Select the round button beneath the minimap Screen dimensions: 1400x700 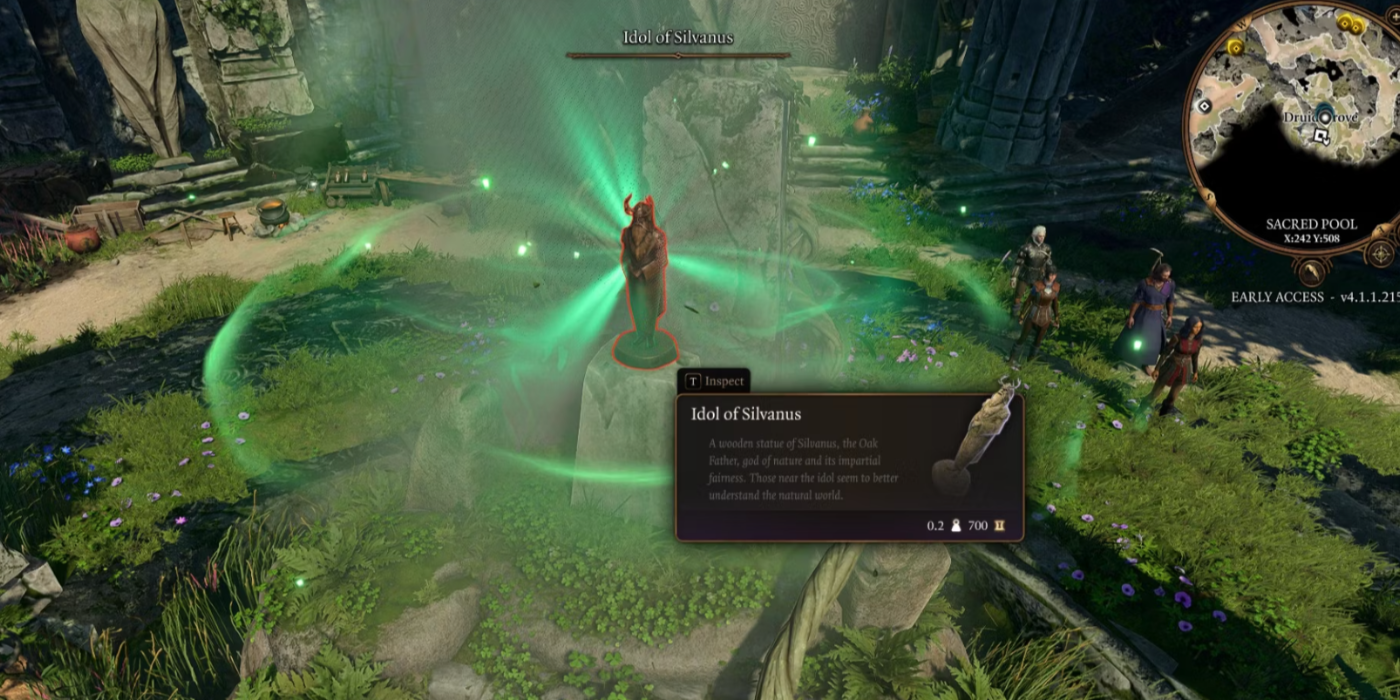tap(1310, 270)
